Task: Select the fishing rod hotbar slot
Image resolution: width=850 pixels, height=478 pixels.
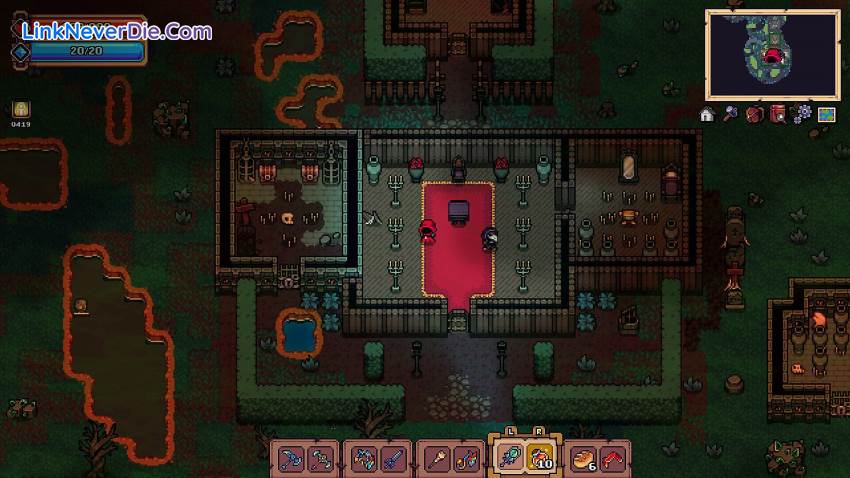Action: click(465, 458)
